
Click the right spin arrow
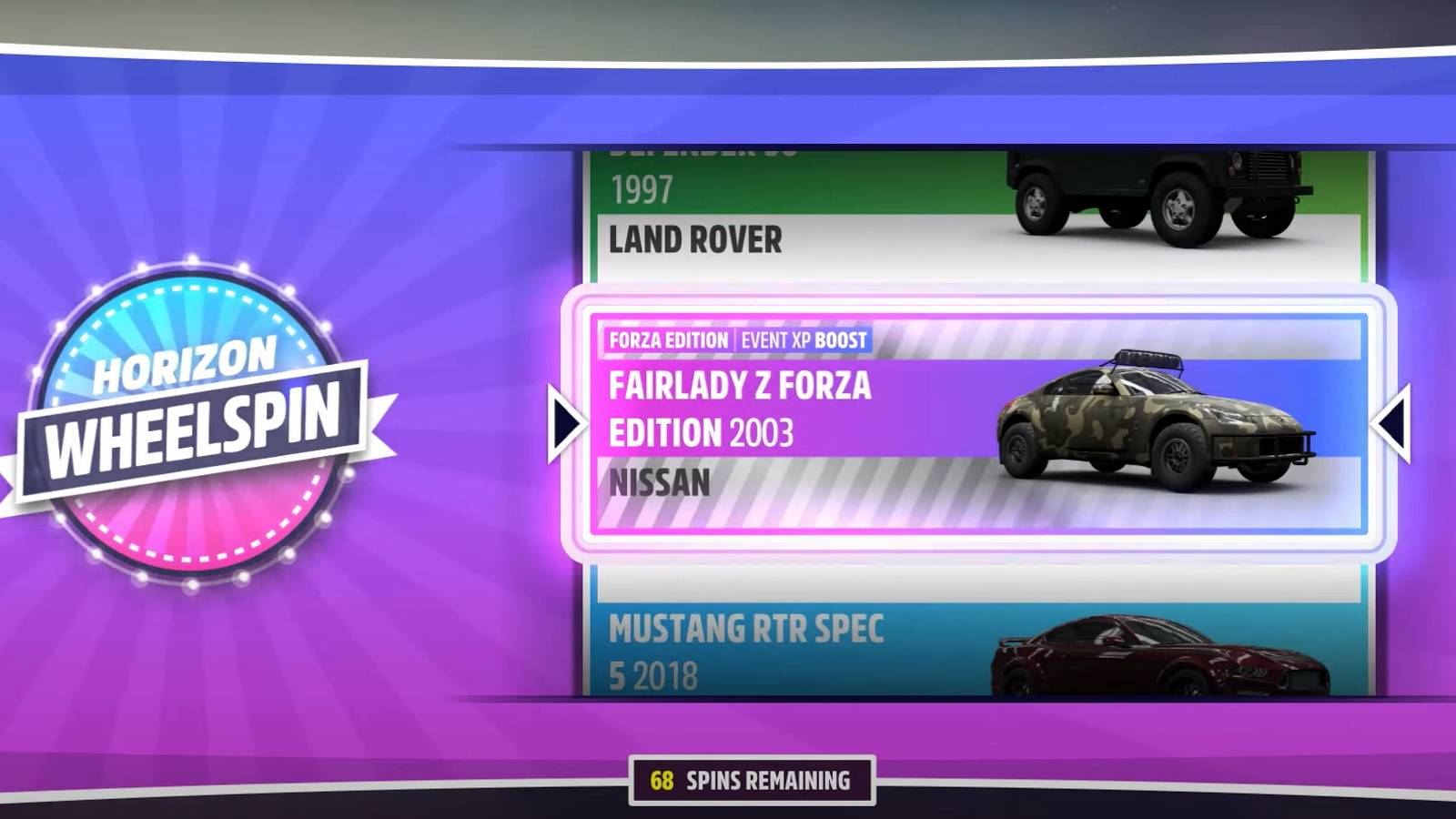(1393, 421)
